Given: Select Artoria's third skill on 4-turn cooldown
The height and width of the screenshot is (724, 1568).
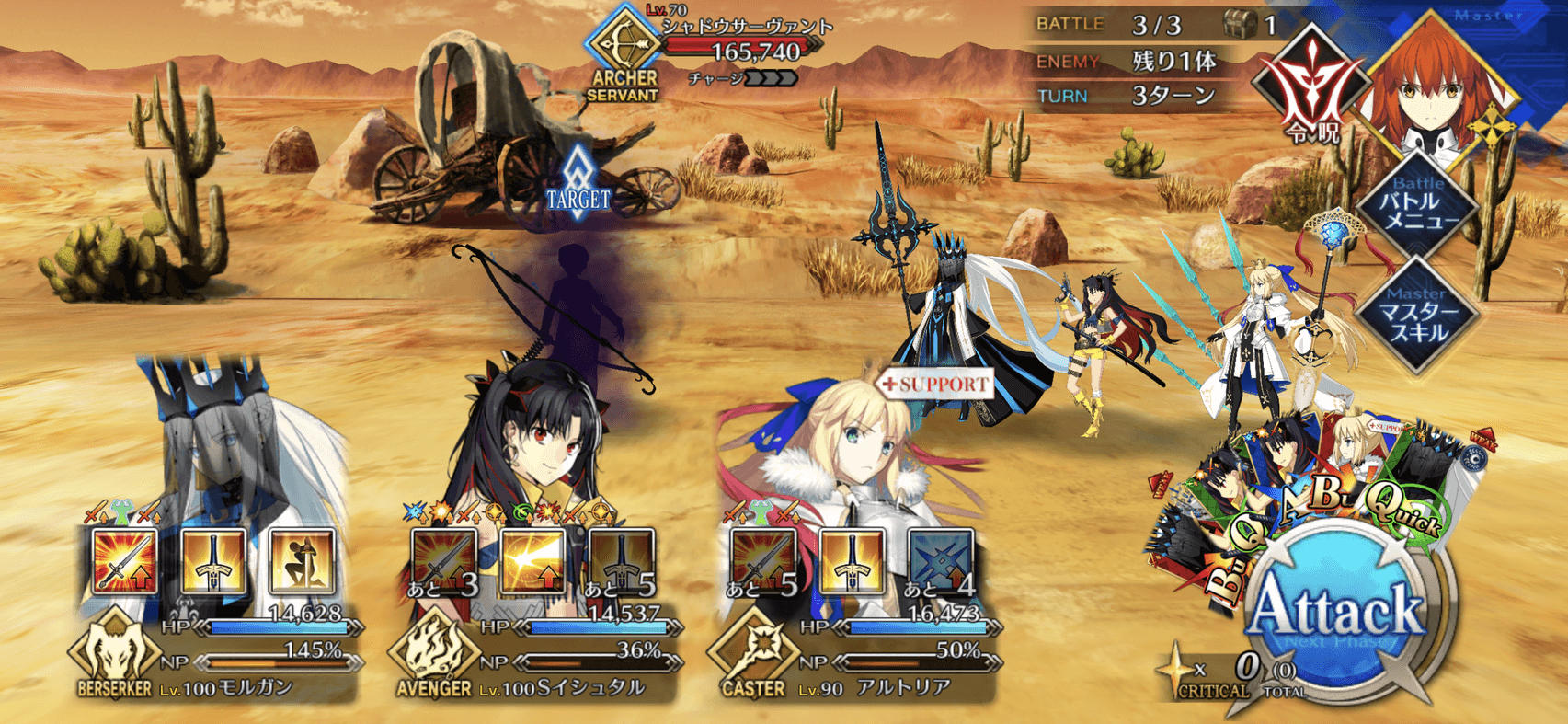Looking at the screenshot, I should click(940, 560).
